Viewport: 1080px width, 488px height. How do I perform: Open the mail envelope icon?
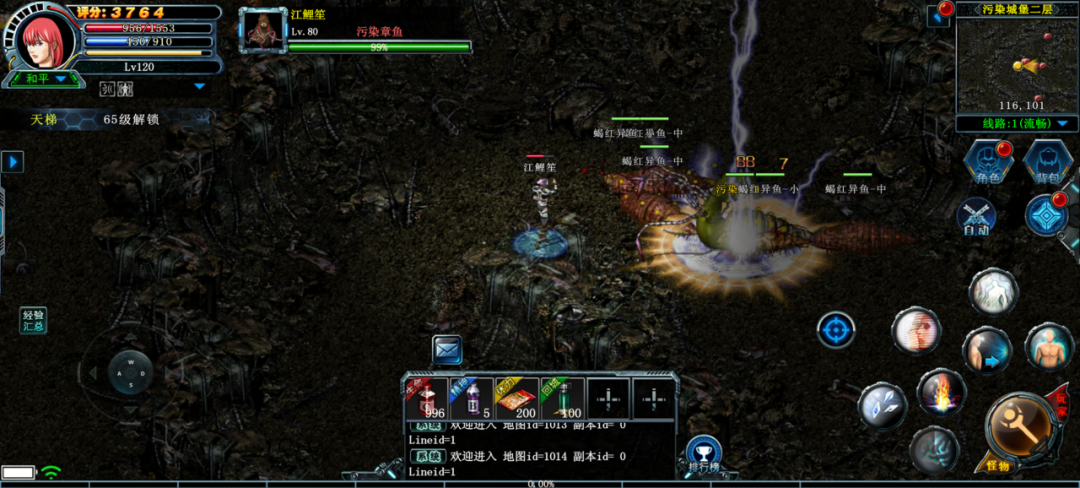(x=447, y=349)
